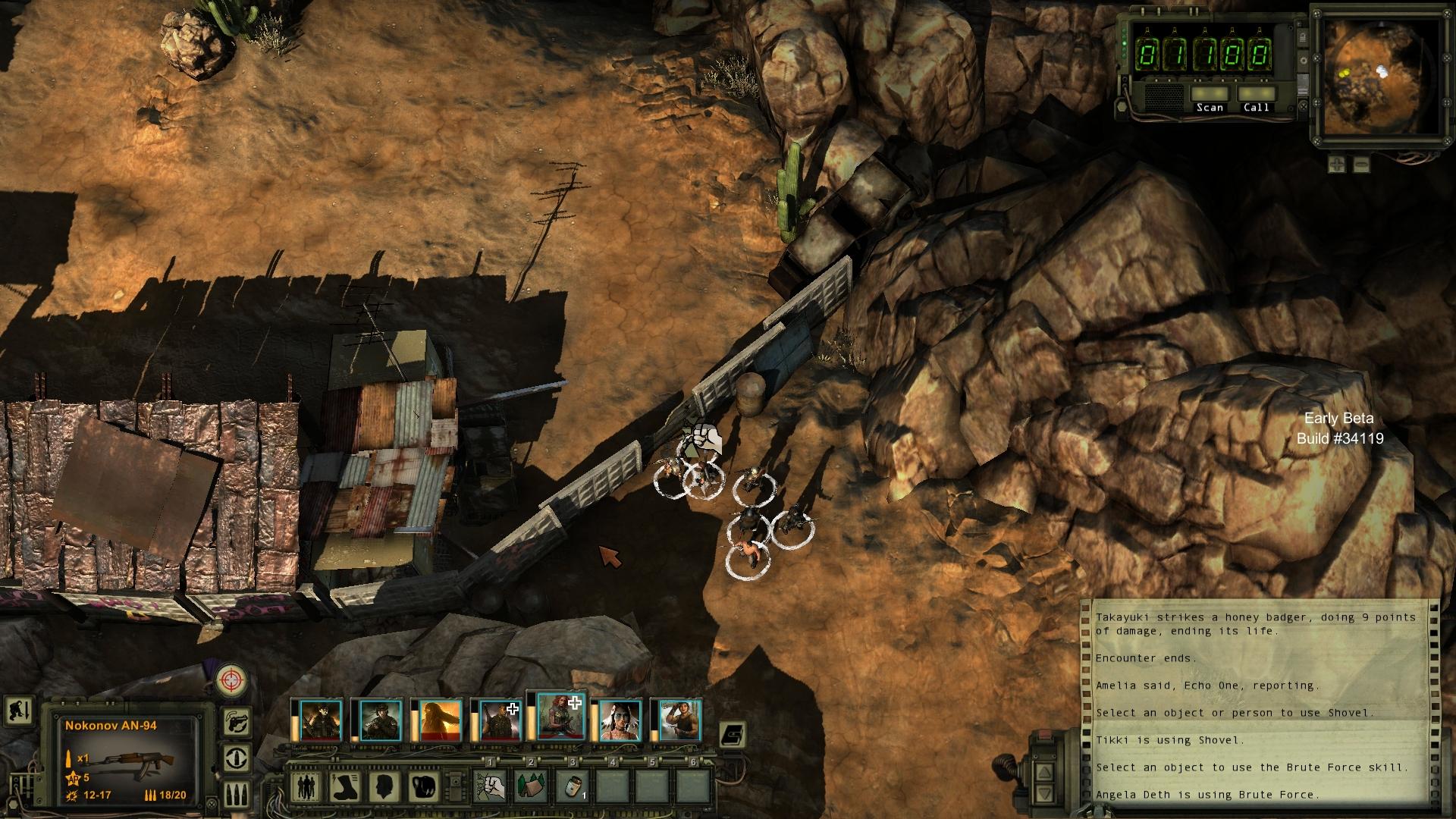Image resolution: width=1456 pixels, height=819 pixels.
Task: Activate the Brute Force fist skill slot
Action: tap(491, 786)
